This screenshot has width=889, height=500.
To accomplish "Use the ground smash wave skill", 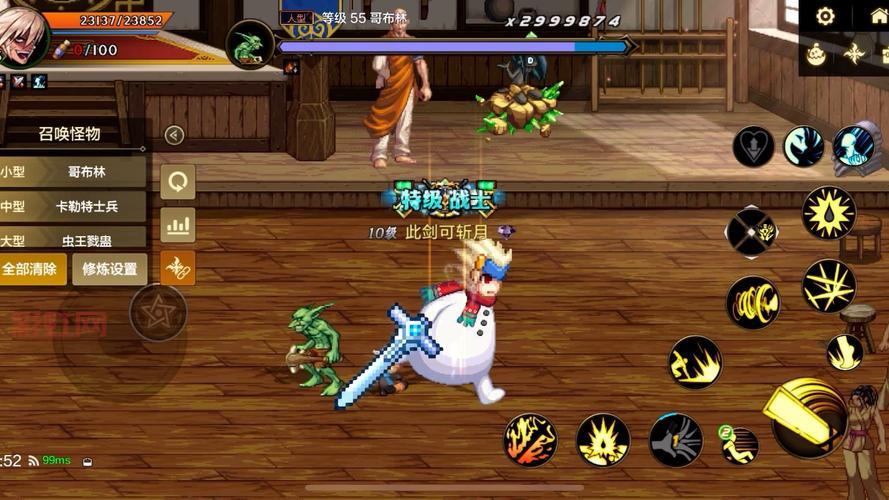I will 695,362.
